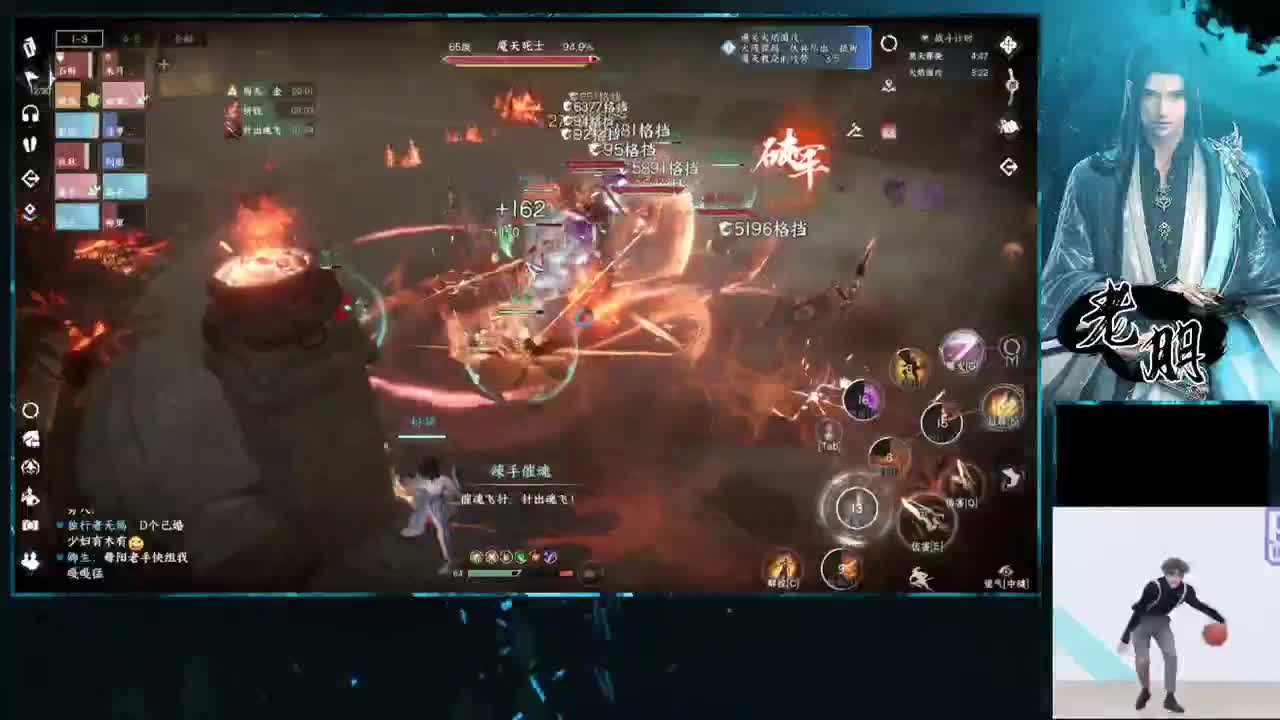This screenshot has width=1280, height=720.
Task: Select the dodge skill with Q hotkey
Action: point(961,478)
